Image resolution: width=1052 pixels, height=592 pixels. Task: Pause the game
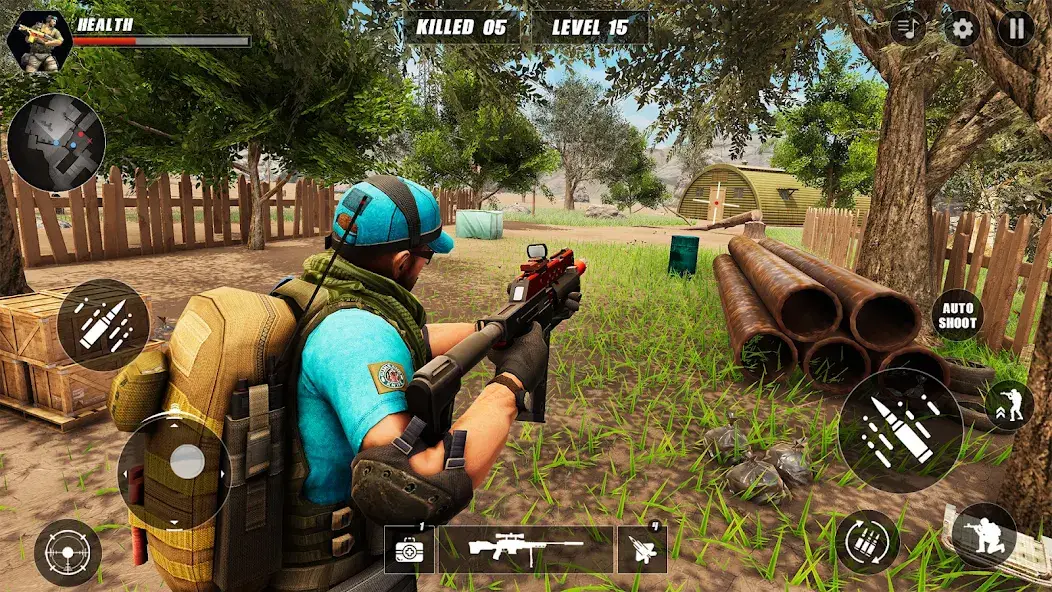coord(1015,28)
